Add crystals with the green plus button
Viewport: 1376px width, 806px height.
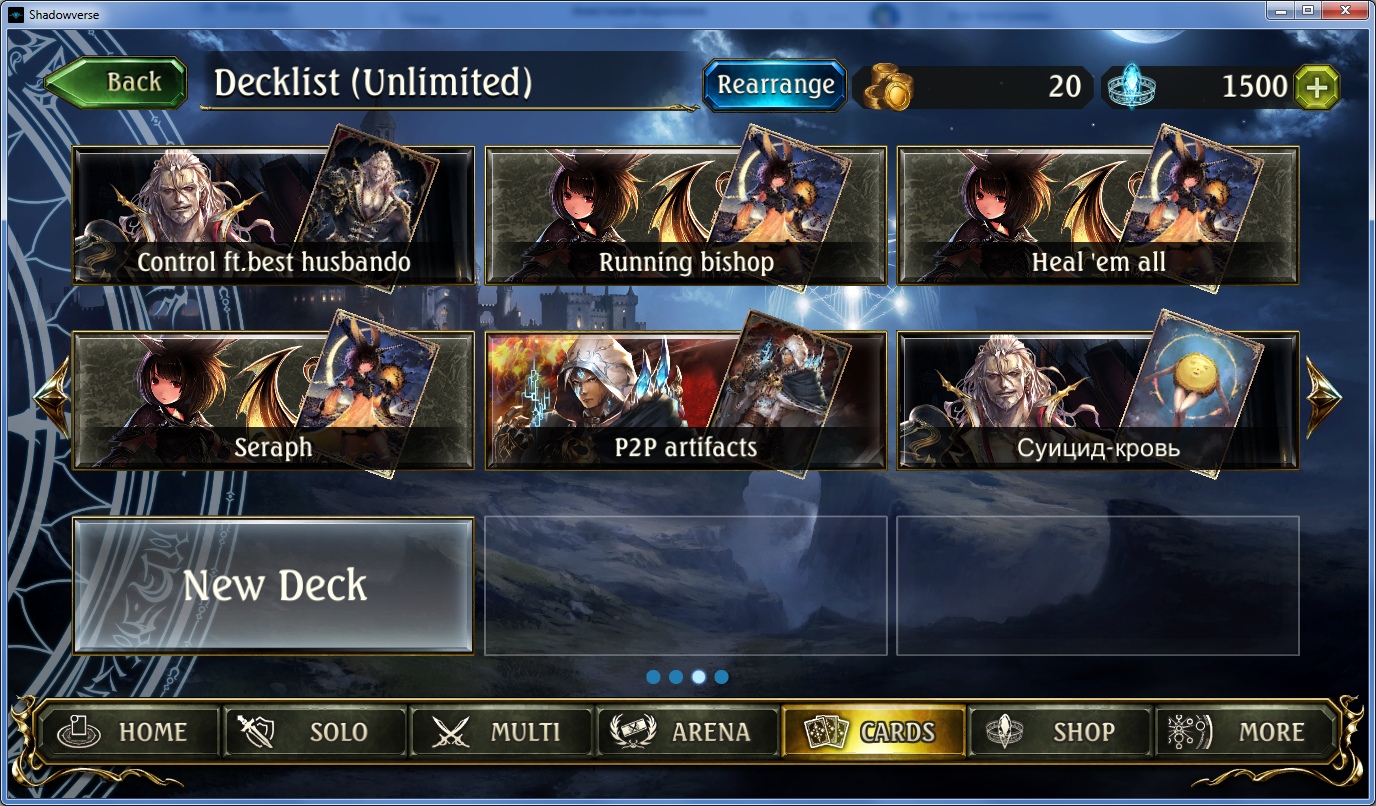tap(1317, 87)
